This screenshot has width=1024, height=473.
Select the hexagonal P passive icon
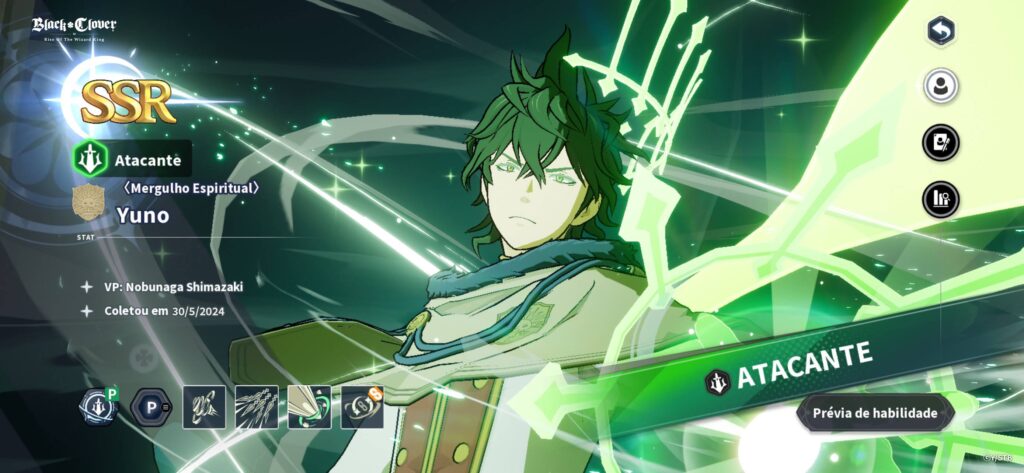tap(150, 407)
